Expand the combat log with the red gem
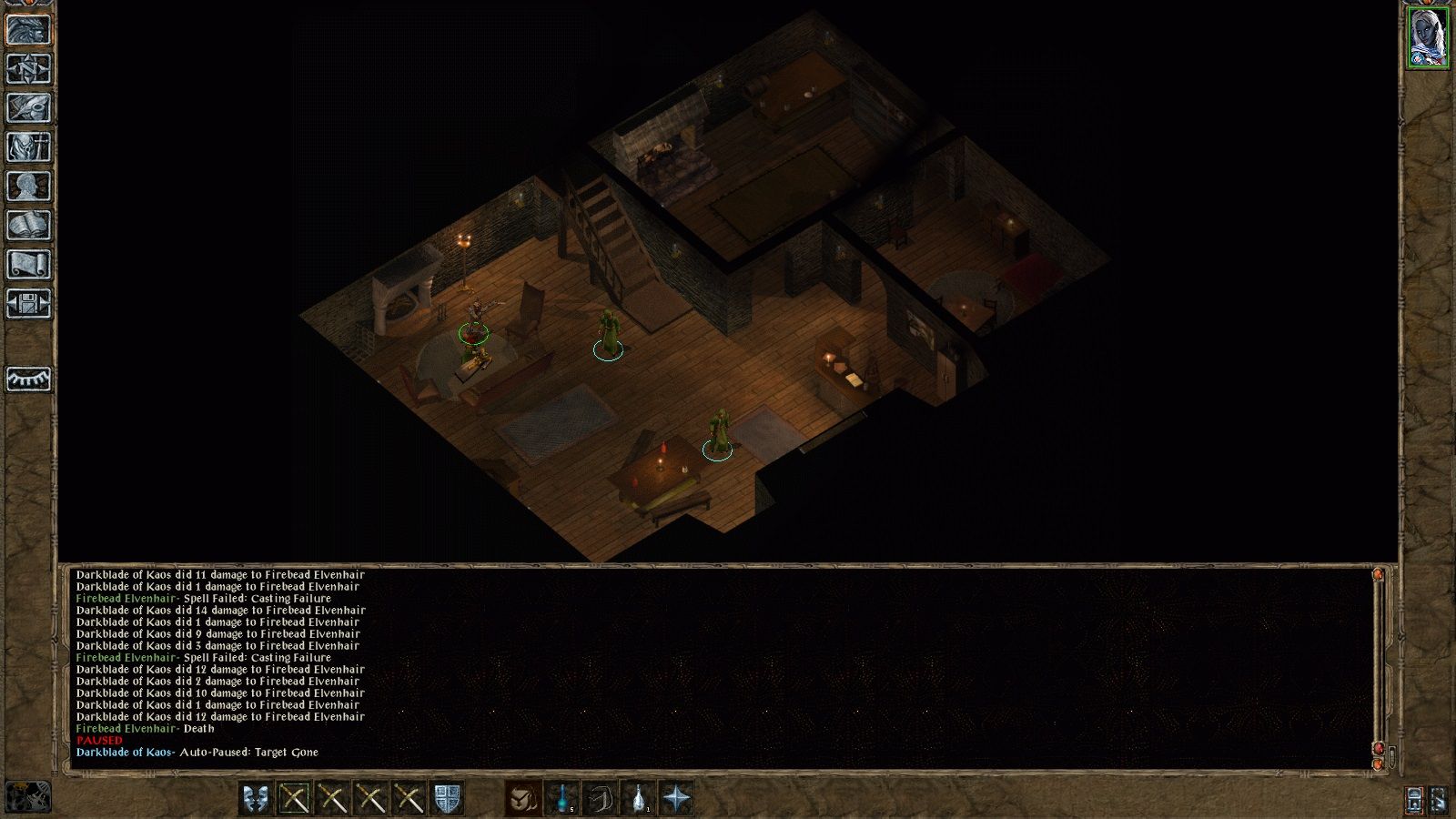The height and width of the screenshot is (819, 1456). tap(1379, 748)
